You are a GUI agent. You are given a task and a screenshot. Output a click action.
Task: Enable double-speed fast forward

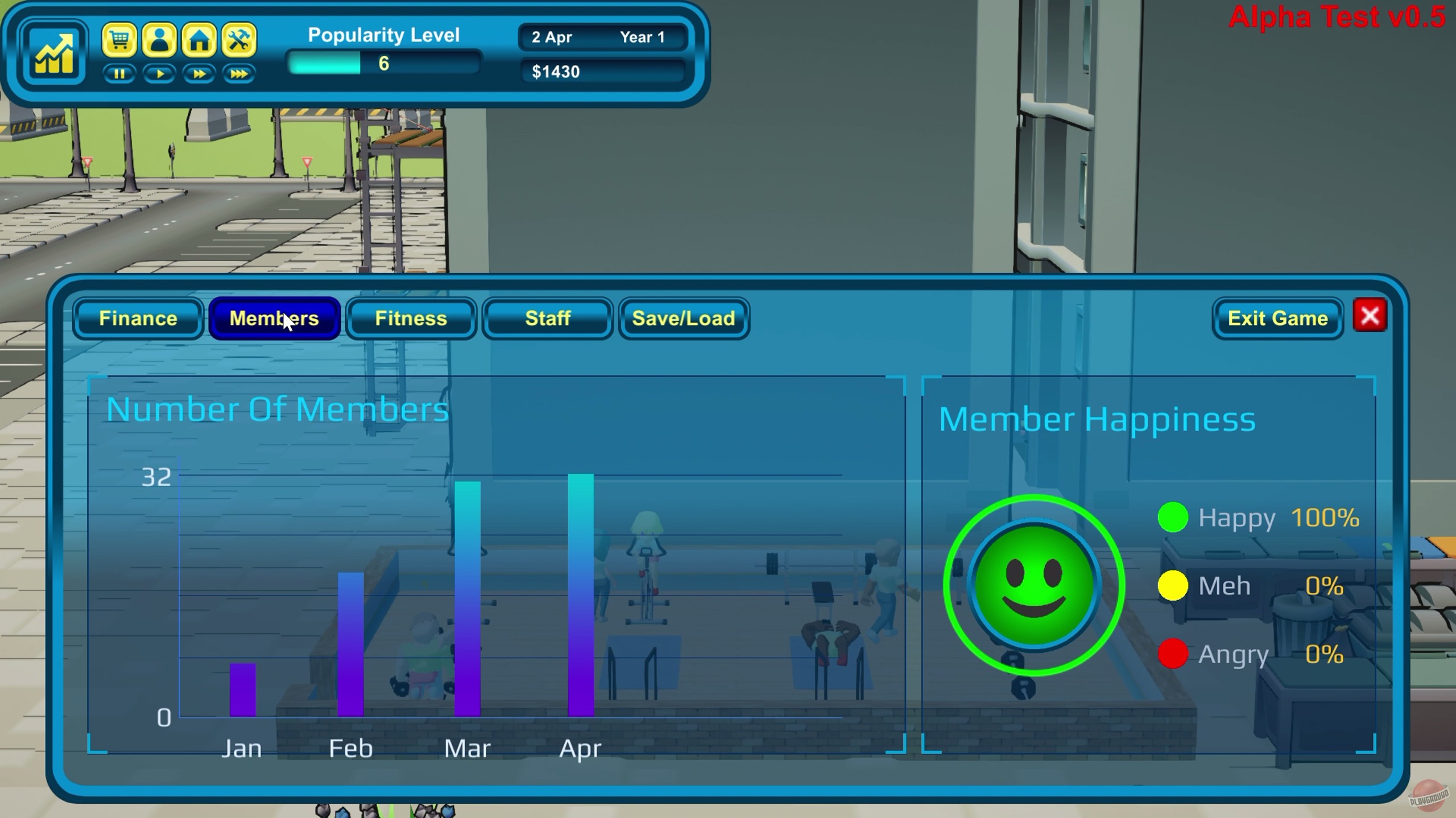pos(200,73)
